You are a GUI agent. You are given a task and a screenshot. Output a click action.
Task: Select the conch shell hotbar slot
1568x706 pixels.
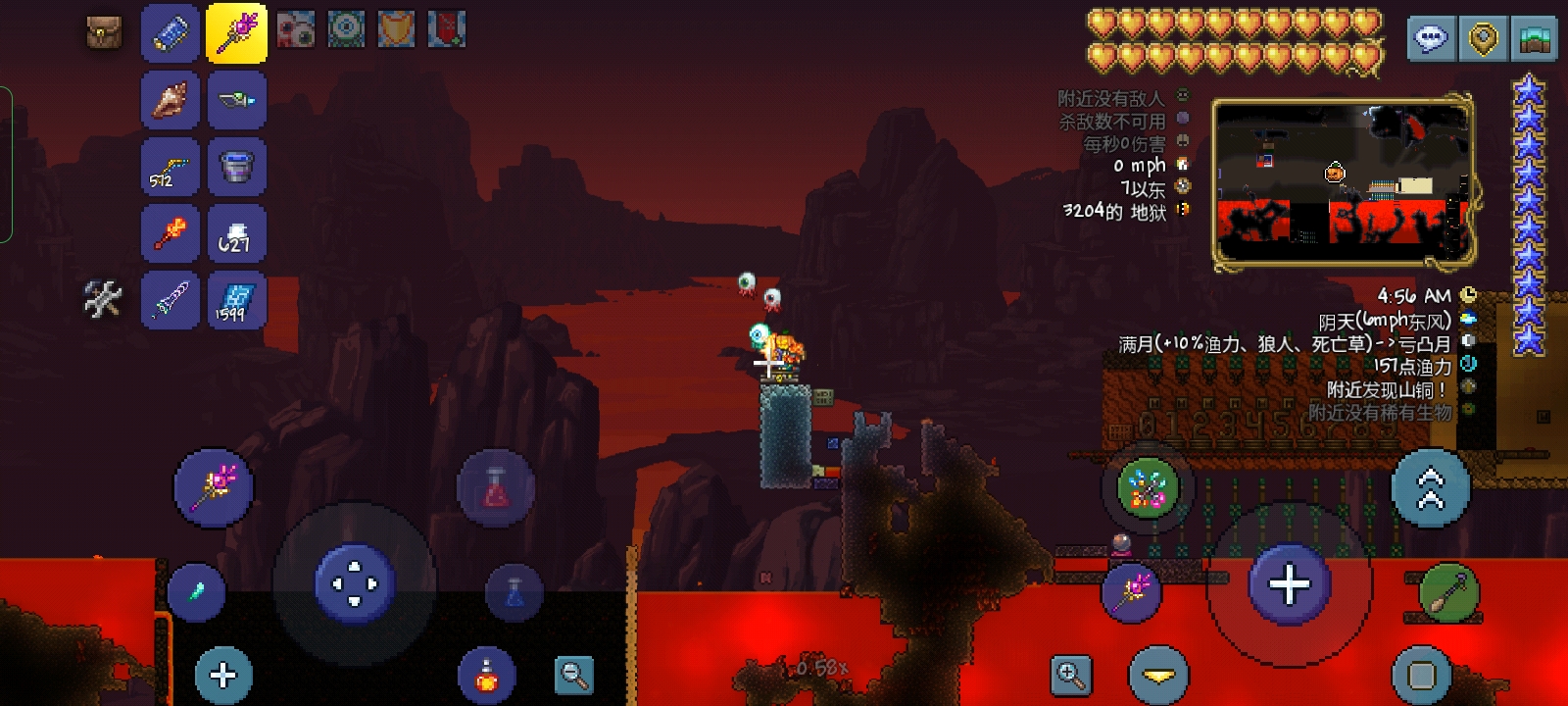pos(171,100)
